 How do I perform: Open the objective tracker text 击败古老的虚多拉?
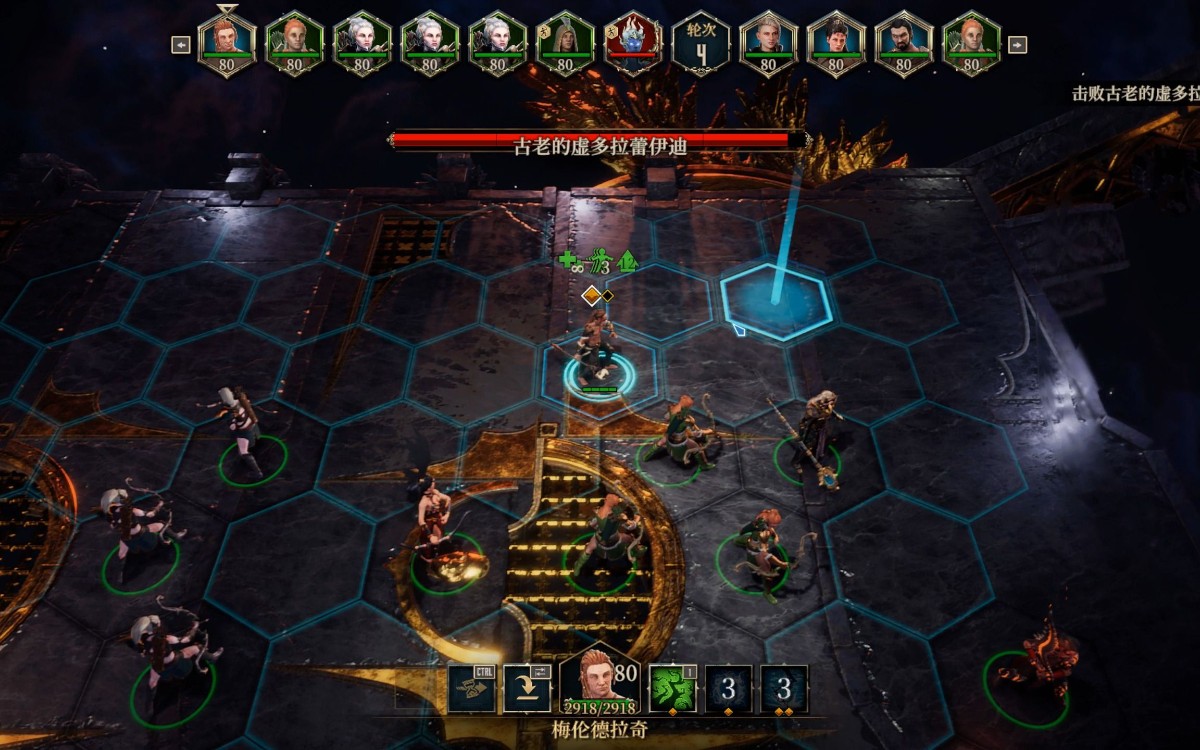pos(1135,93)
